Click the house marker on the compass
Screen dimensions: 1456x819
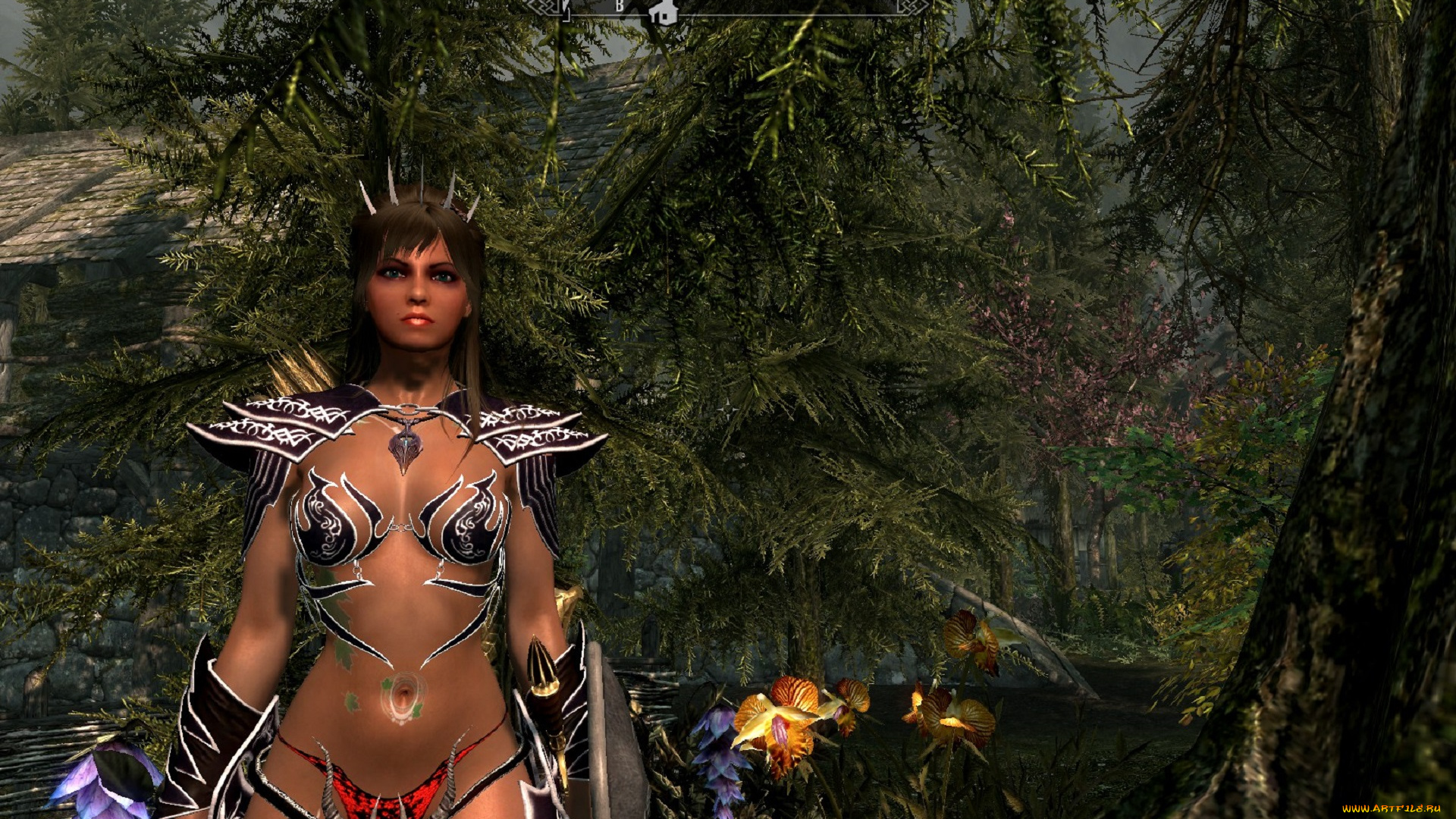664,13
